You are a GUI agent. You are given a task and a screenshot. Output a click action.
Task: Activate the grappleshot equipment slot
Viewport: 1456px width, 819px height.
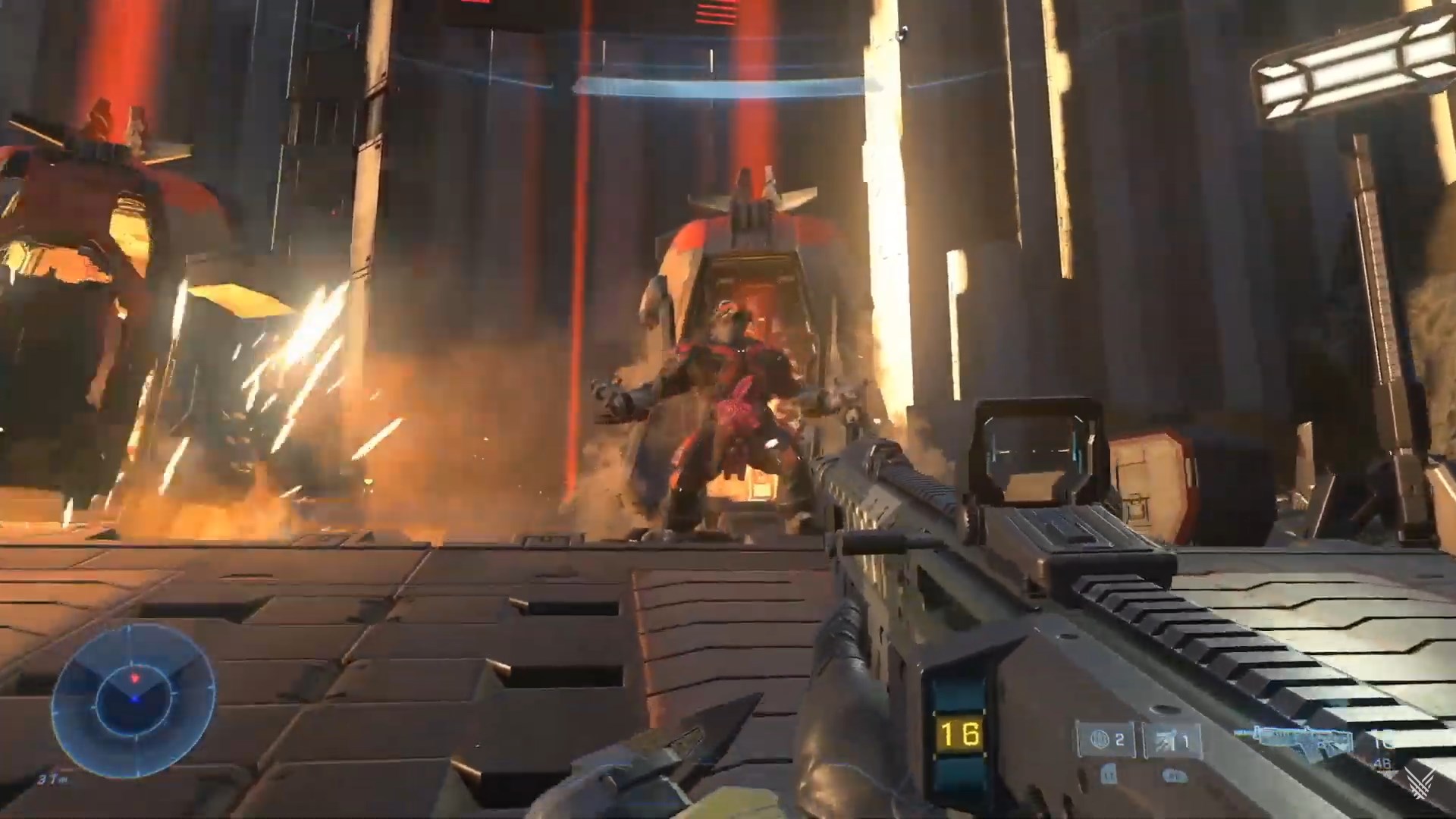pyautogui.click(x=1172, y=740)
